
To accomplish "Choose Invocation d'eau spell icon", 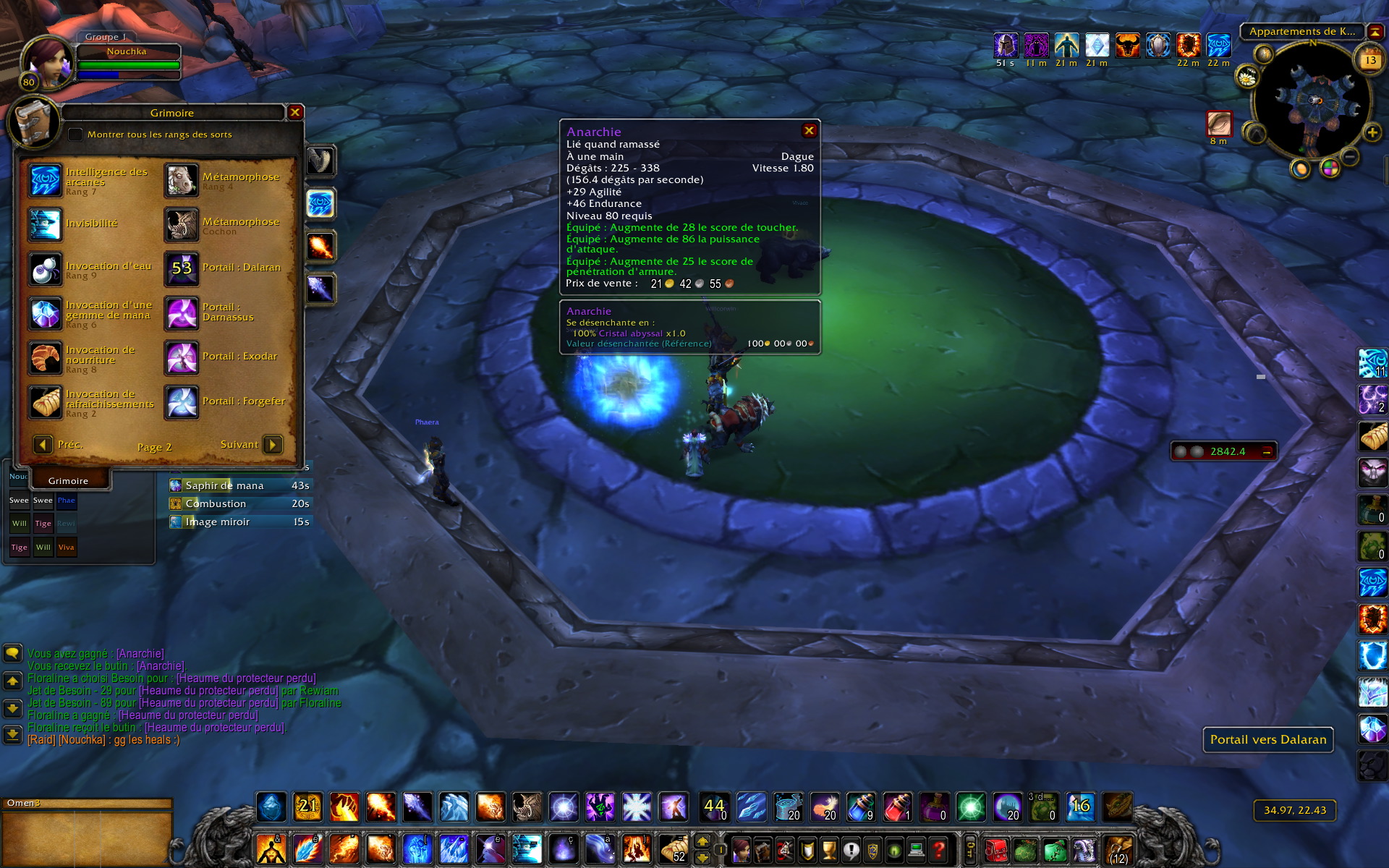I will pos(45,269).
